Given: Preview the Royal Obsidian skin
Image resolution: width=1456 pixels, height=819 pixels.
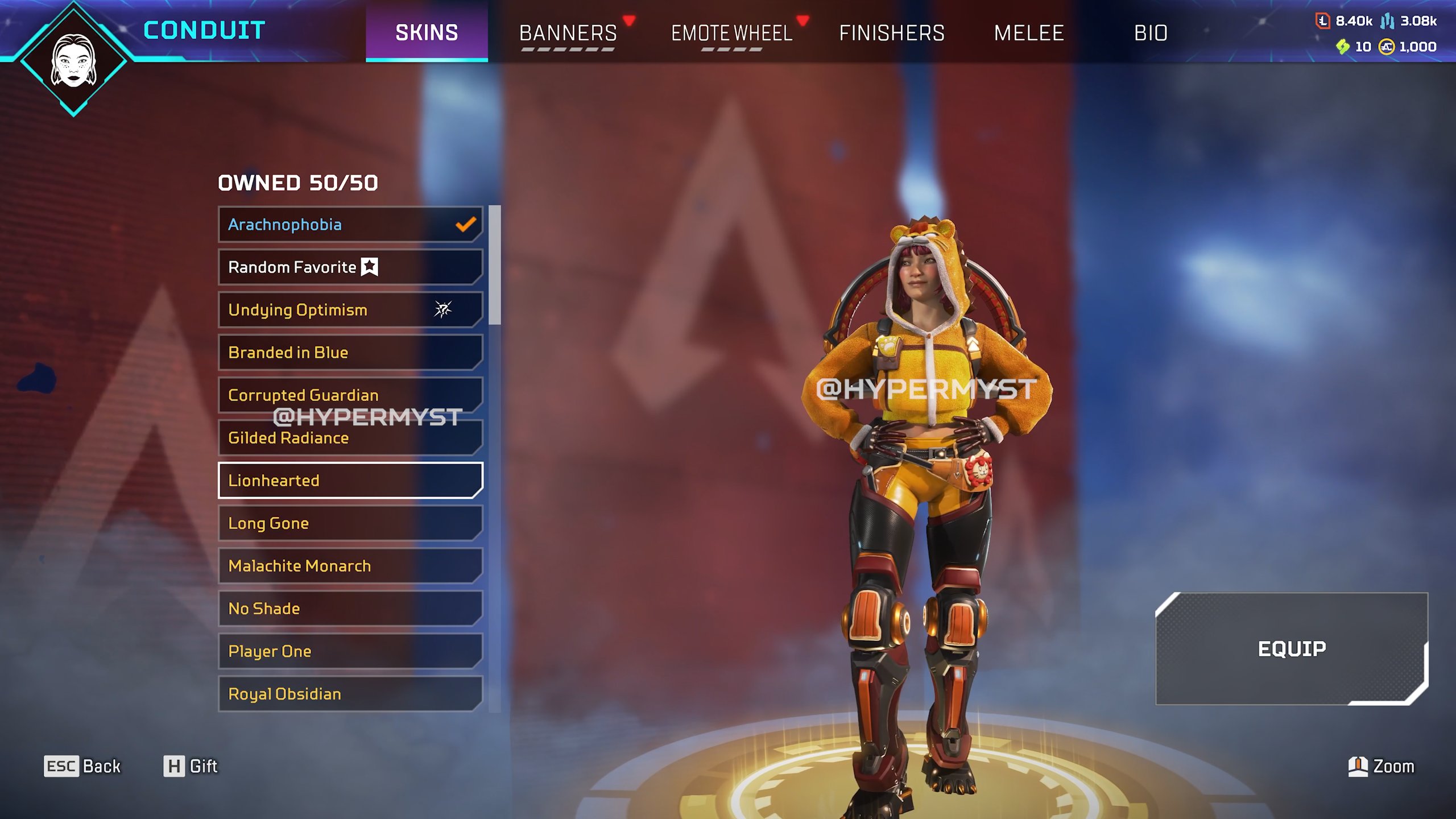Looking at the screenshot, I should (x=350, y=694).
